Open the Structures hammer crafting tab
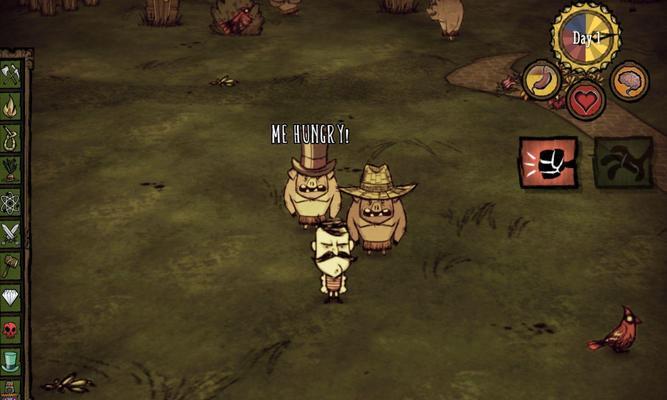This screenshot has width=667, height=400. click(11, 265)
